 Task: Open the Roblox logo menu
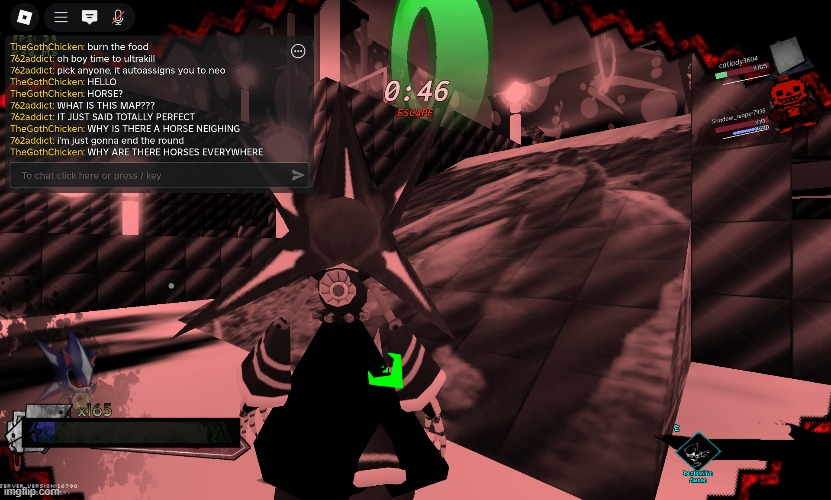tap(25, 17)
